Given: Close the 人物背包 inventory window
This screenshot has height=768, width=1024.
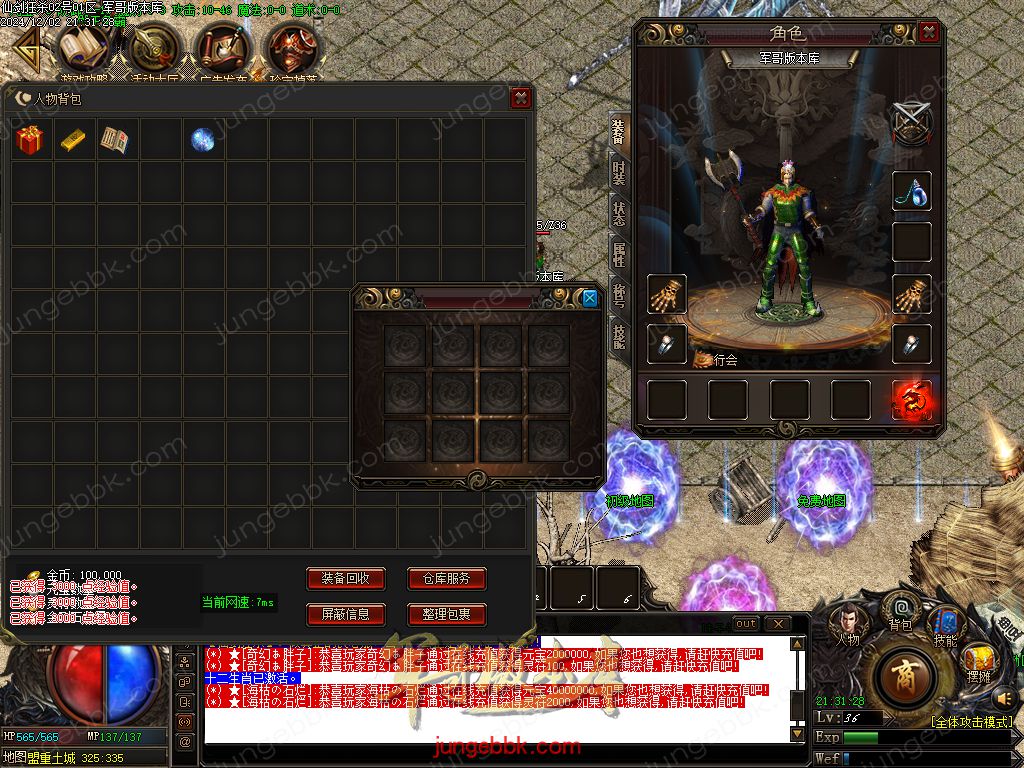Looking at the screenshot, I should click(519, 98).
